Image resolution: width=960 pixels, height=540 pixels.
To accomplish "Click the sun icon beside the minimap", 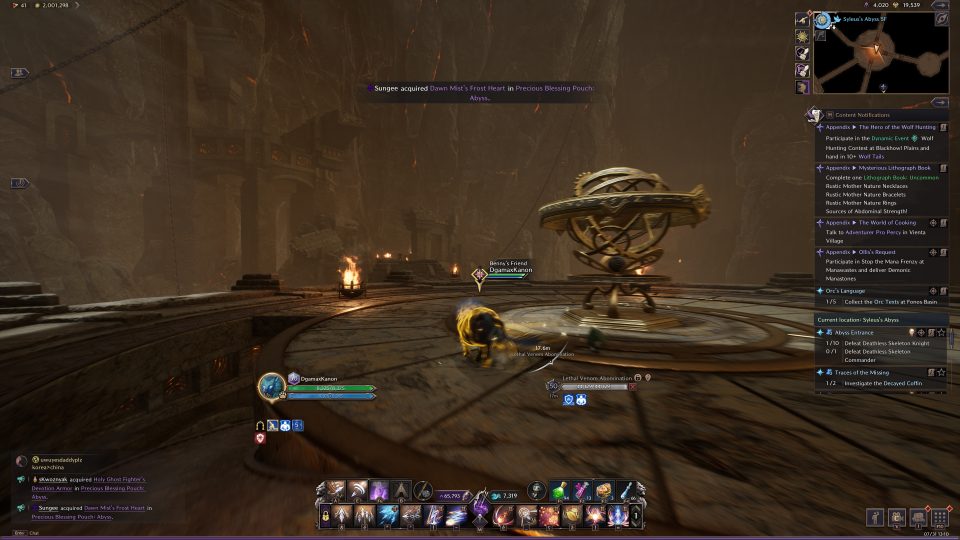I will pos(802,35).
